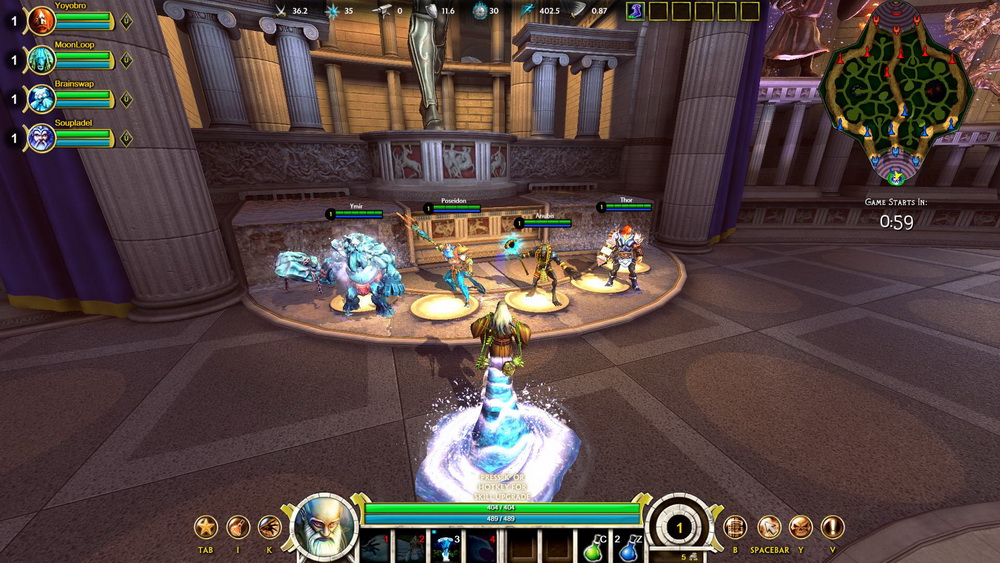Click the recall icon labeled B
Viewport: 1000px width, 563px height.
735,527
